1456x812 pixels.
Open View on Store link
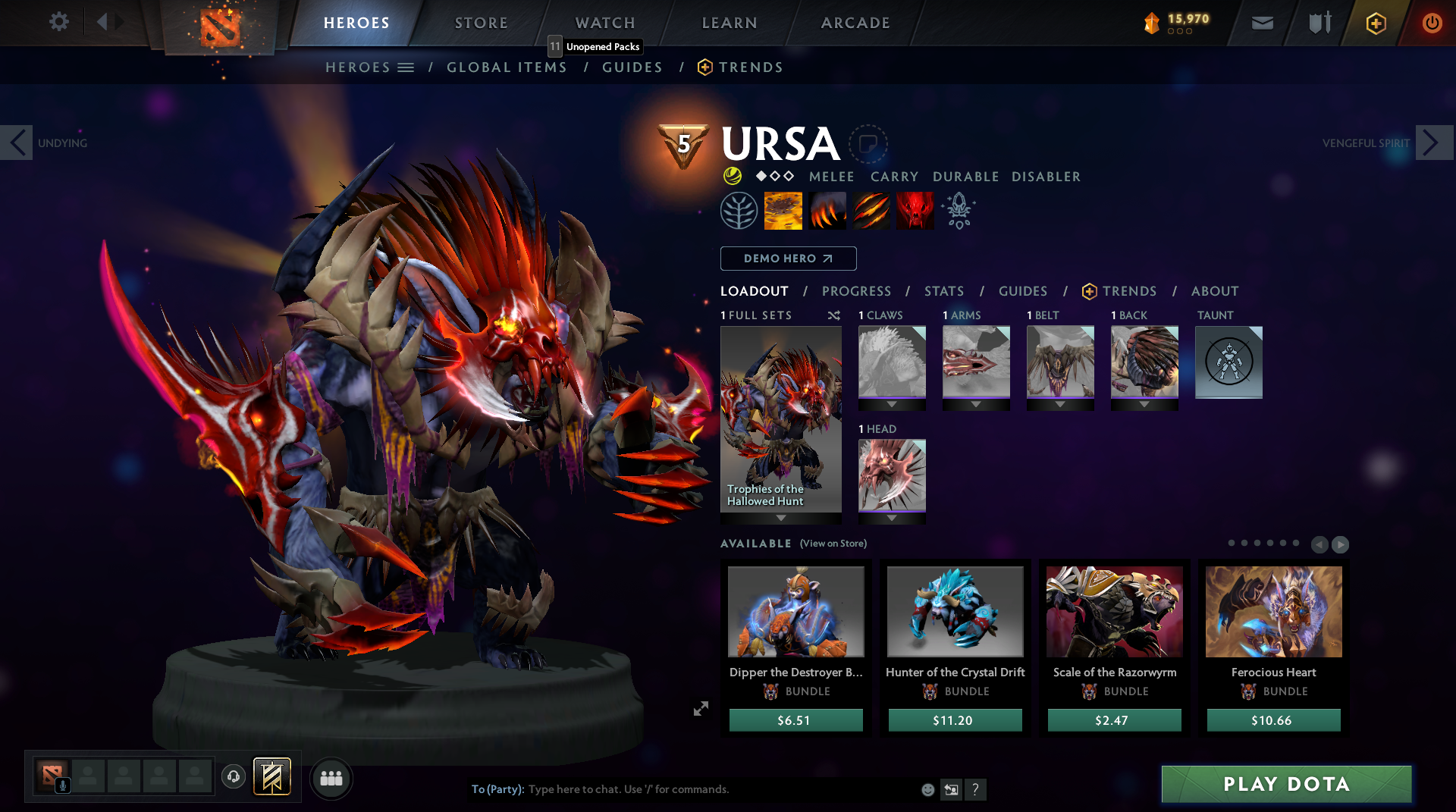832,544
